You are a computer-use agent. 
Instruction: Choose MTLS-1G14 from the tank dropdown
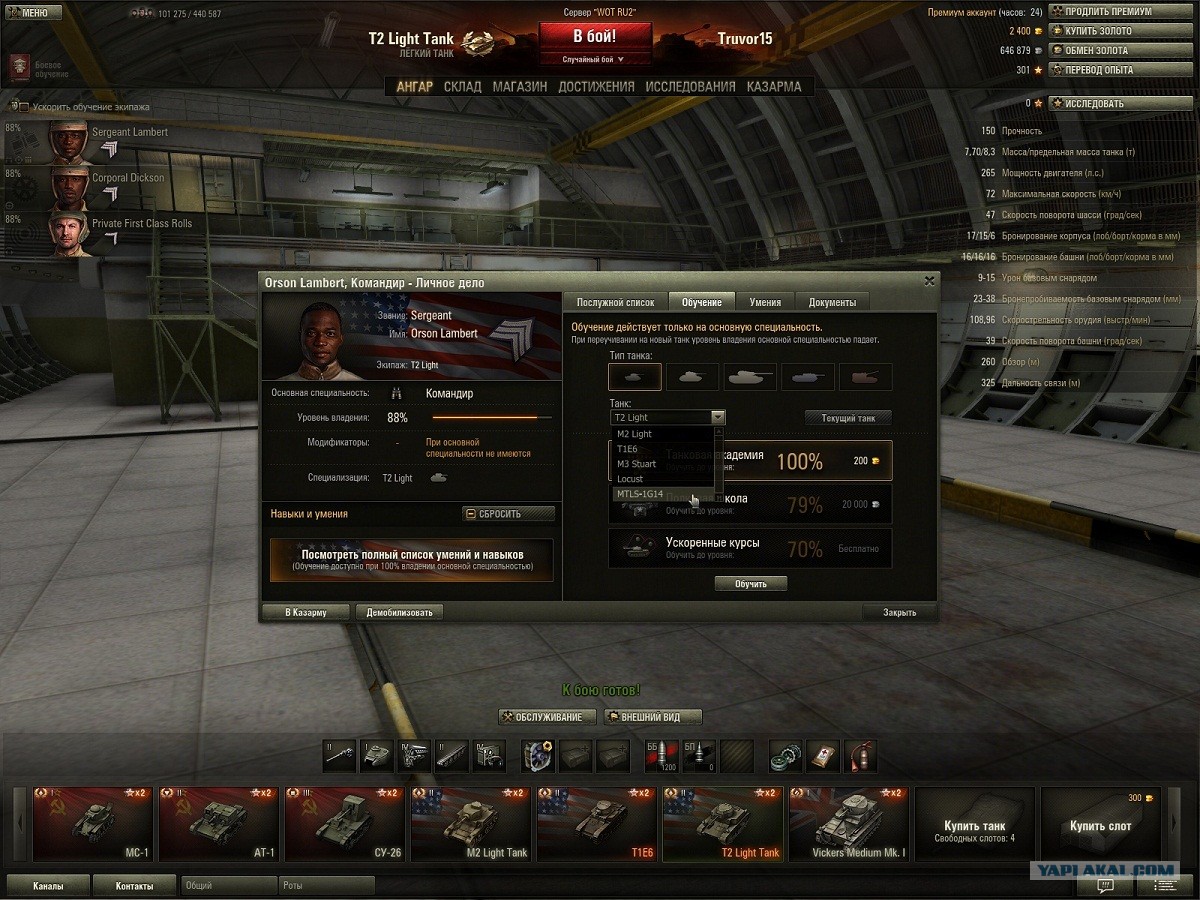tap(640, 494)
